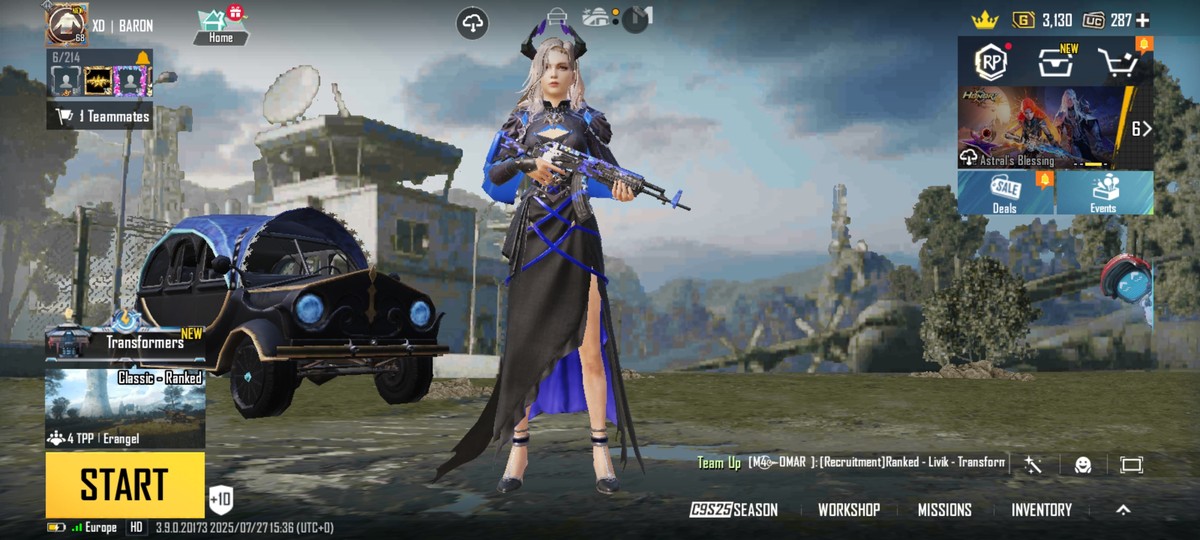Open the Transformers event banner
This screenshot has height=540, width=1200.
[125, 341]
